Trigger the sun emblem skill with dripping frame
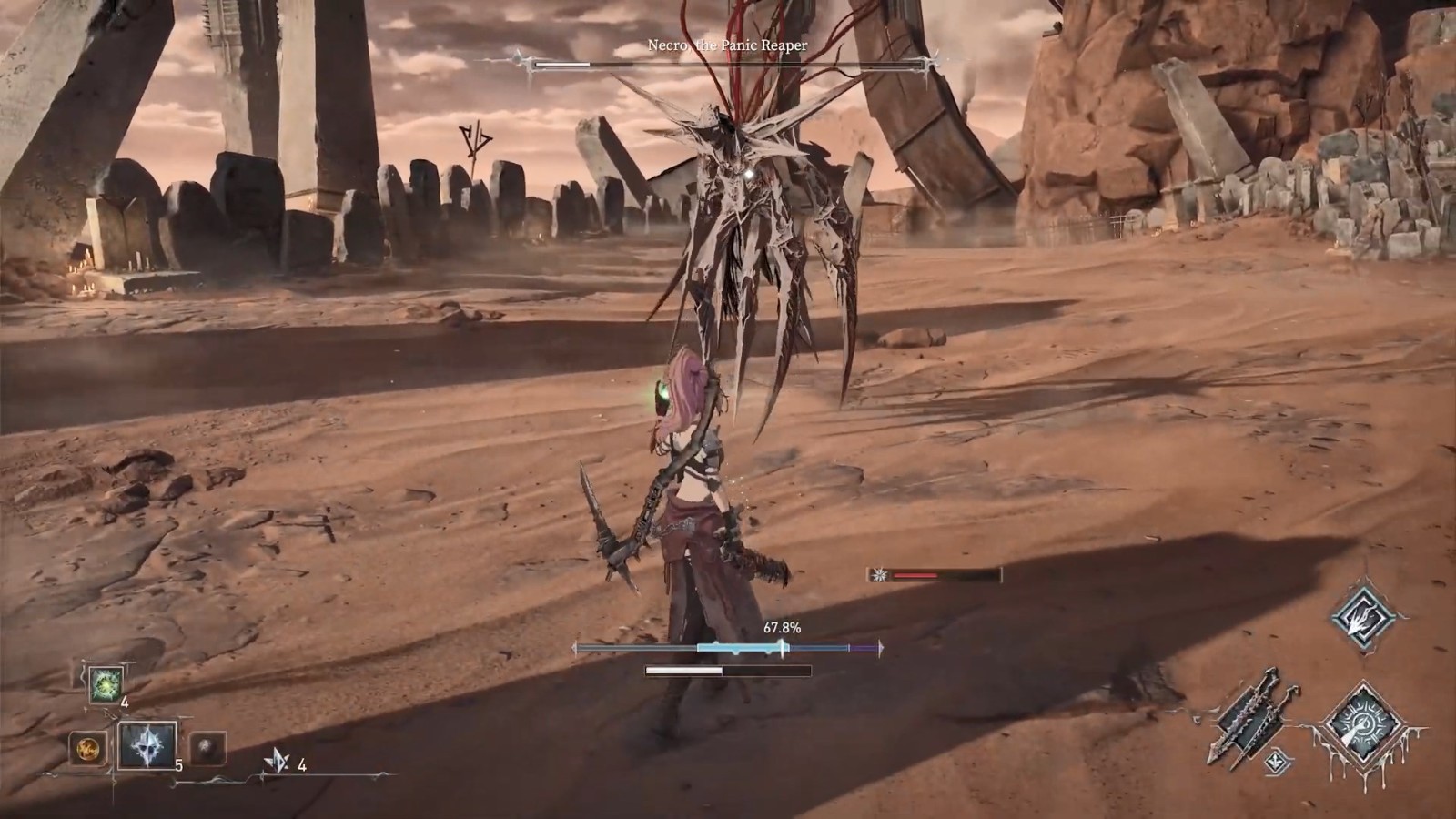This screenshot has height=819, width=1456. 1362,726
